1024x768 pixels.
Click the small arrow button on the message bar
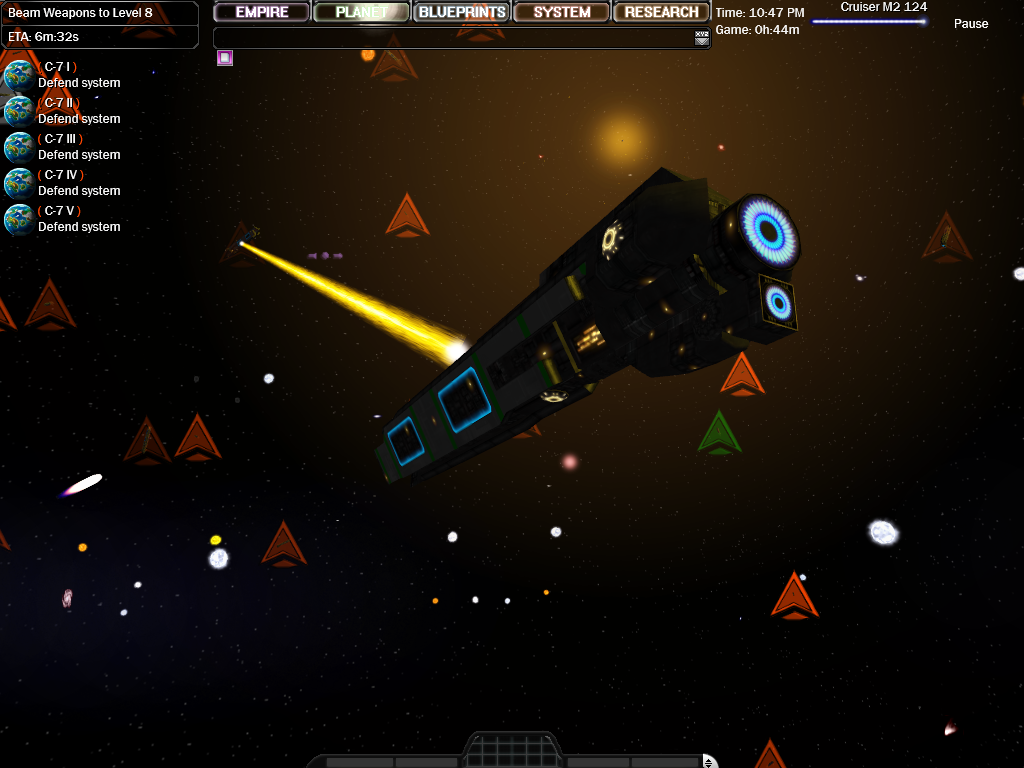(x=702, y=38)
